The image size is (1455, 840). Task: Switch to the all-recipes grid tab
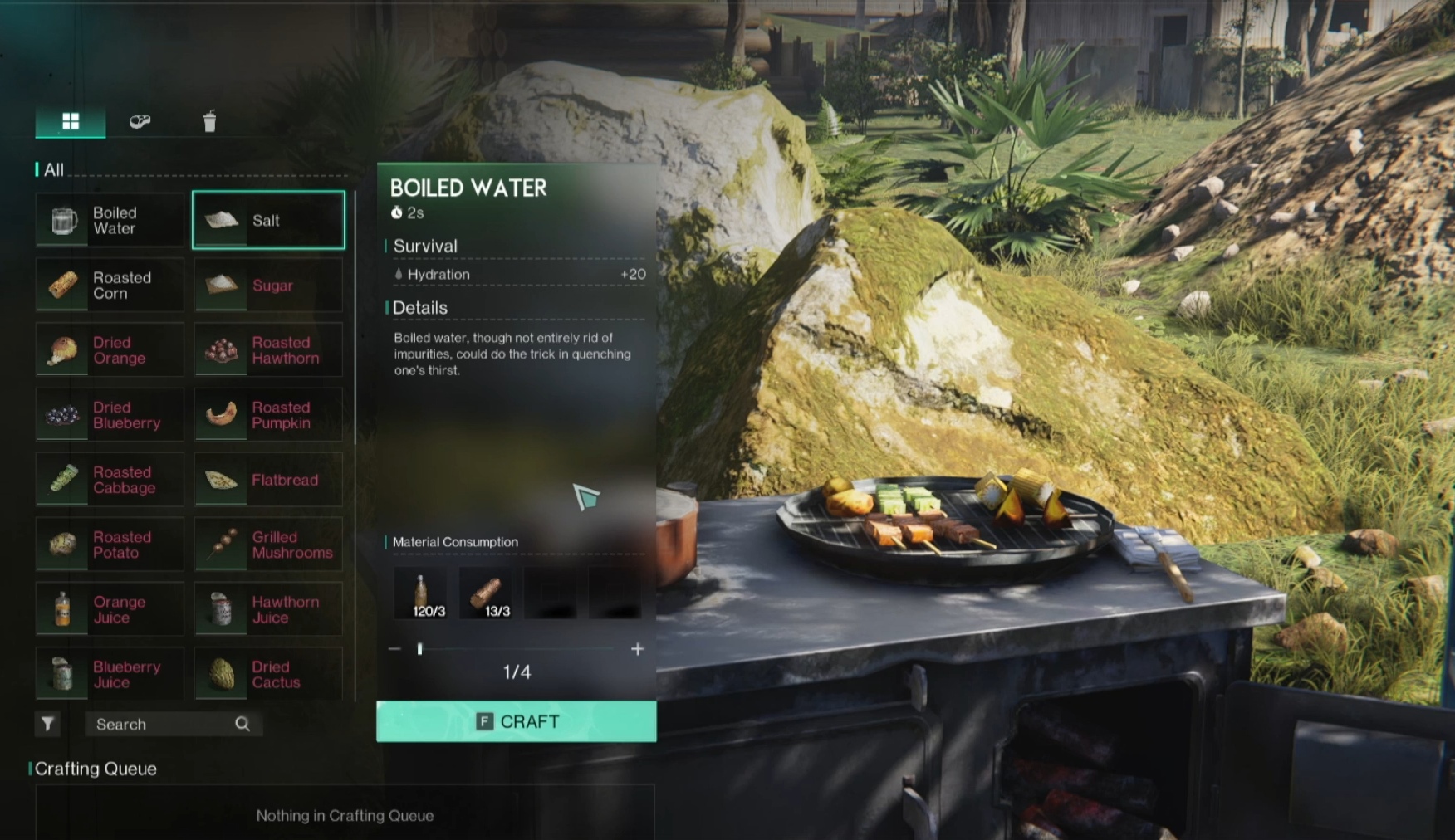pos(71,122)
